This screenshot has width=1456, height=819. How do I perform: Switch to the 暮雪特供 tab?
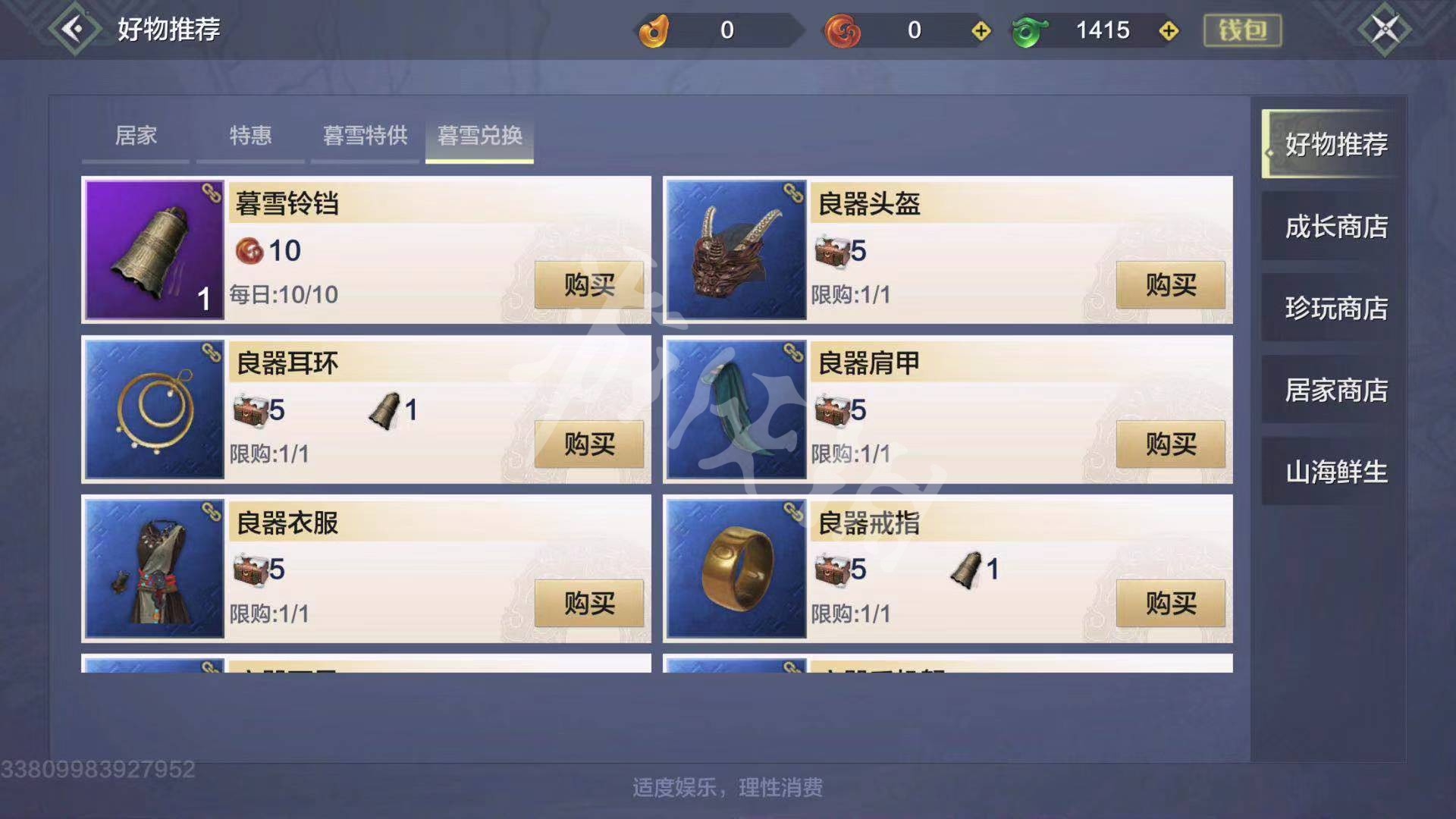(364, 136)
